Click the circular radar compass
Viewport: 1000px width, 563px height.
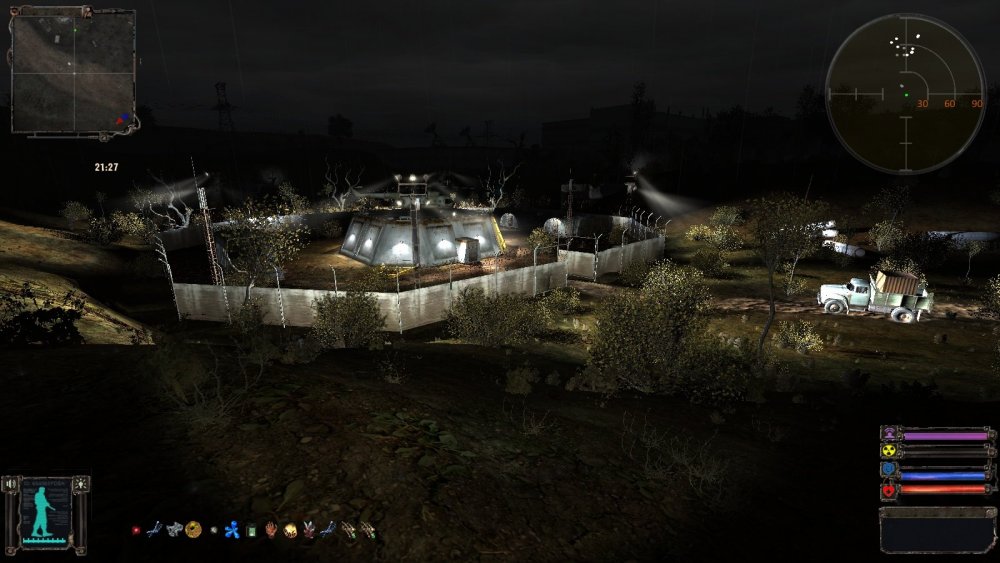(904, 93)
